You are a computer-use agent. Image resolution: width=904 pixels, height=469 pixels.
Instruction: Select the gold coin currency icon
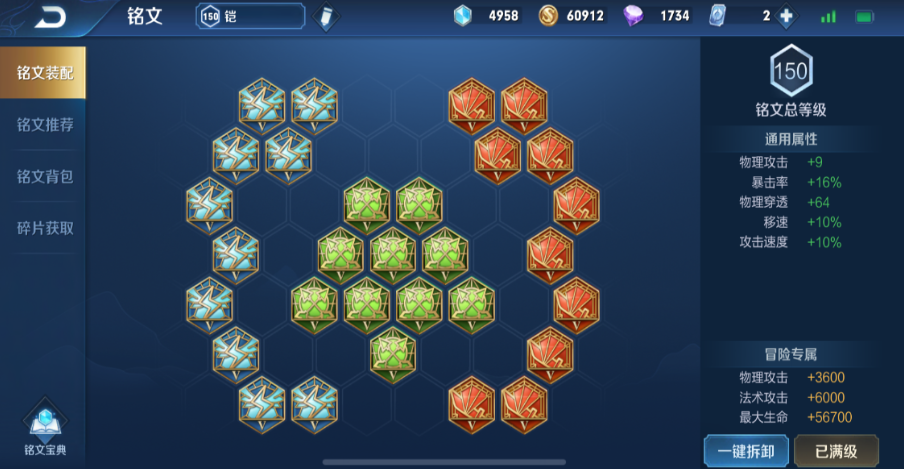(548, 16)
